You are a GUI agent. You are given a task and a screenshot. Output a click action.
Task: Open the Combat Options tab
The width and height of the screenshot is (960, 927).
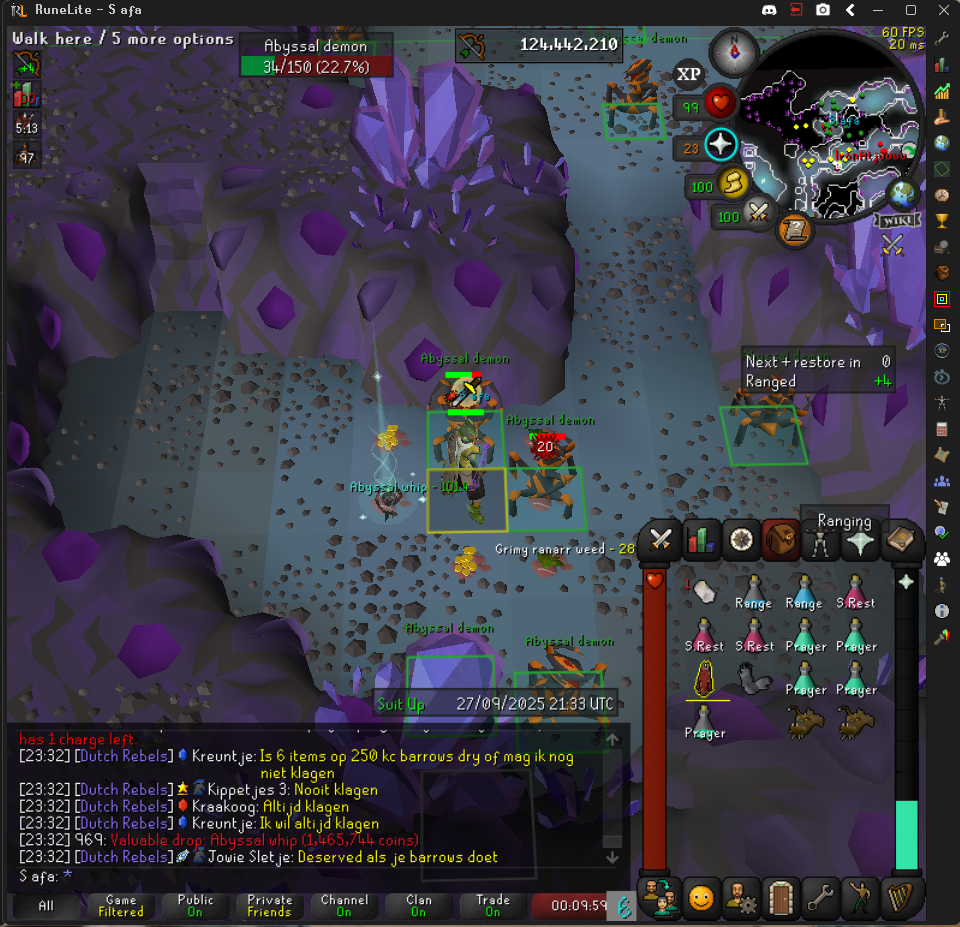(x=660, y=540)
